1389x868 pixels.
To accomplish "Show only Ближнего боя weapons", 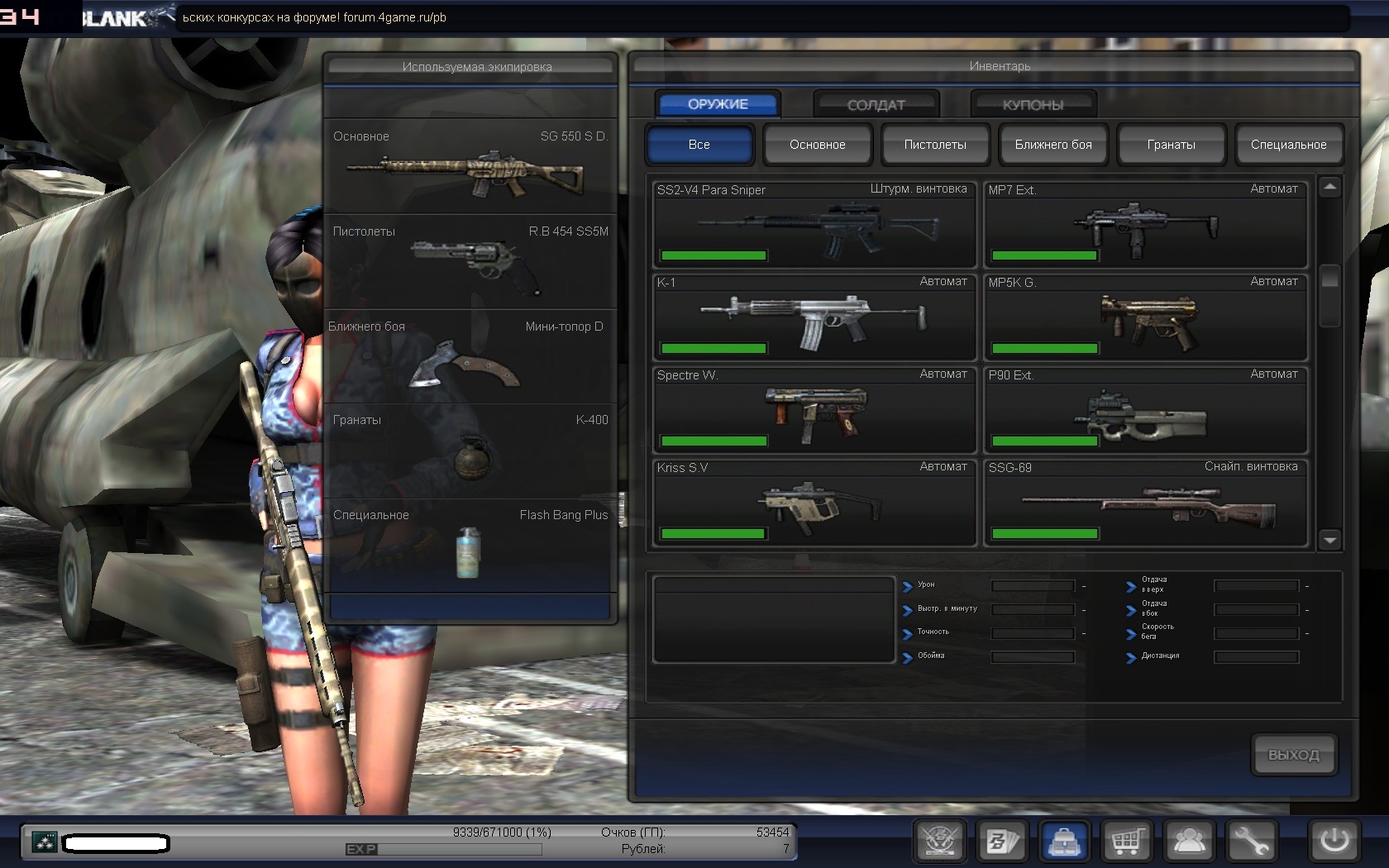I will tap(1053, 145).
